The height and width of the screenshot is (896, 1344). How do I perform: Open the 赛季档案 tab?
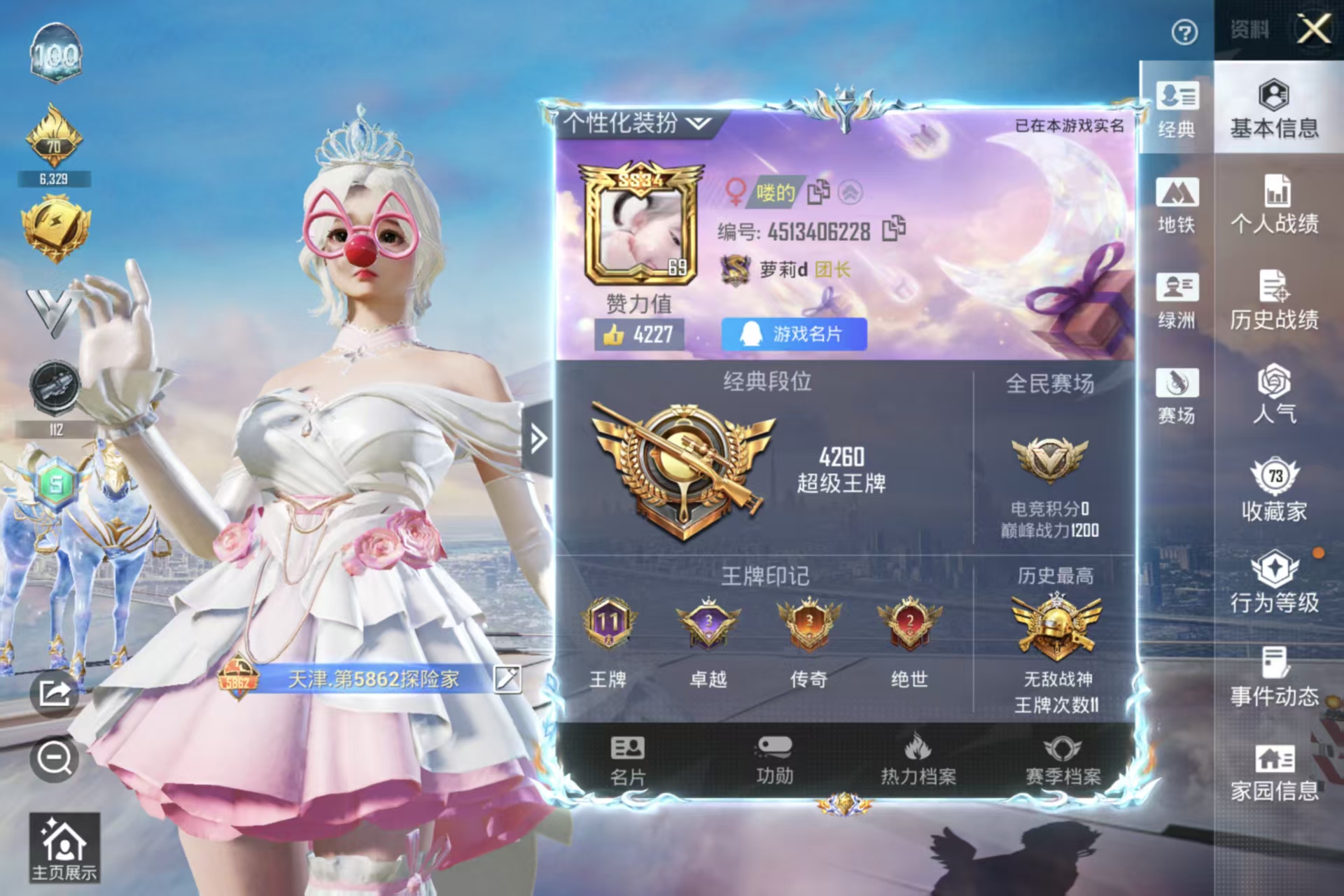[x=1063, y=759]
